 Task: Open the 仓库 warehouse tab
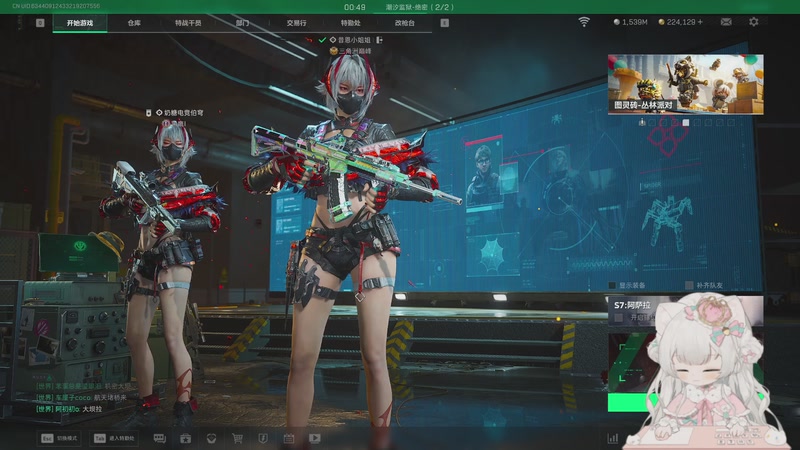[x=133, y=22]
